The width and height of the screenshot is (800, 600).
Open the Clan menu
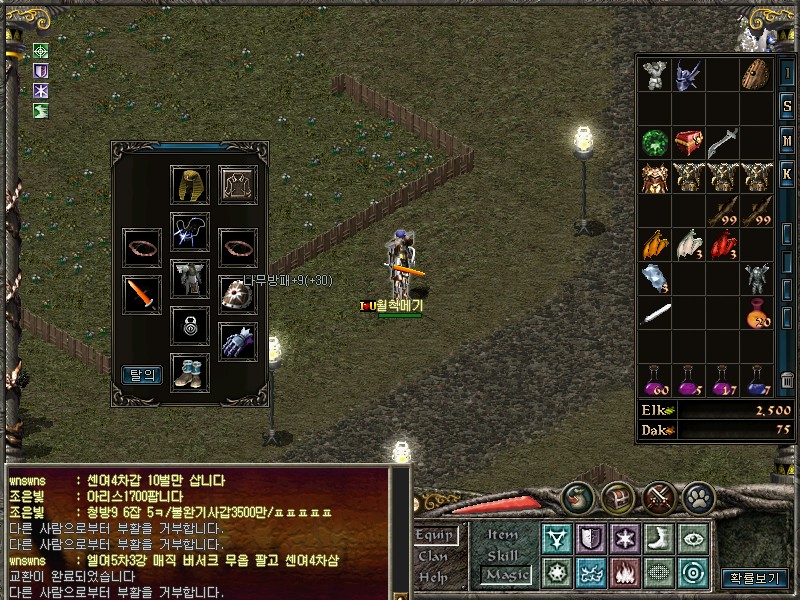coord(433,556)
